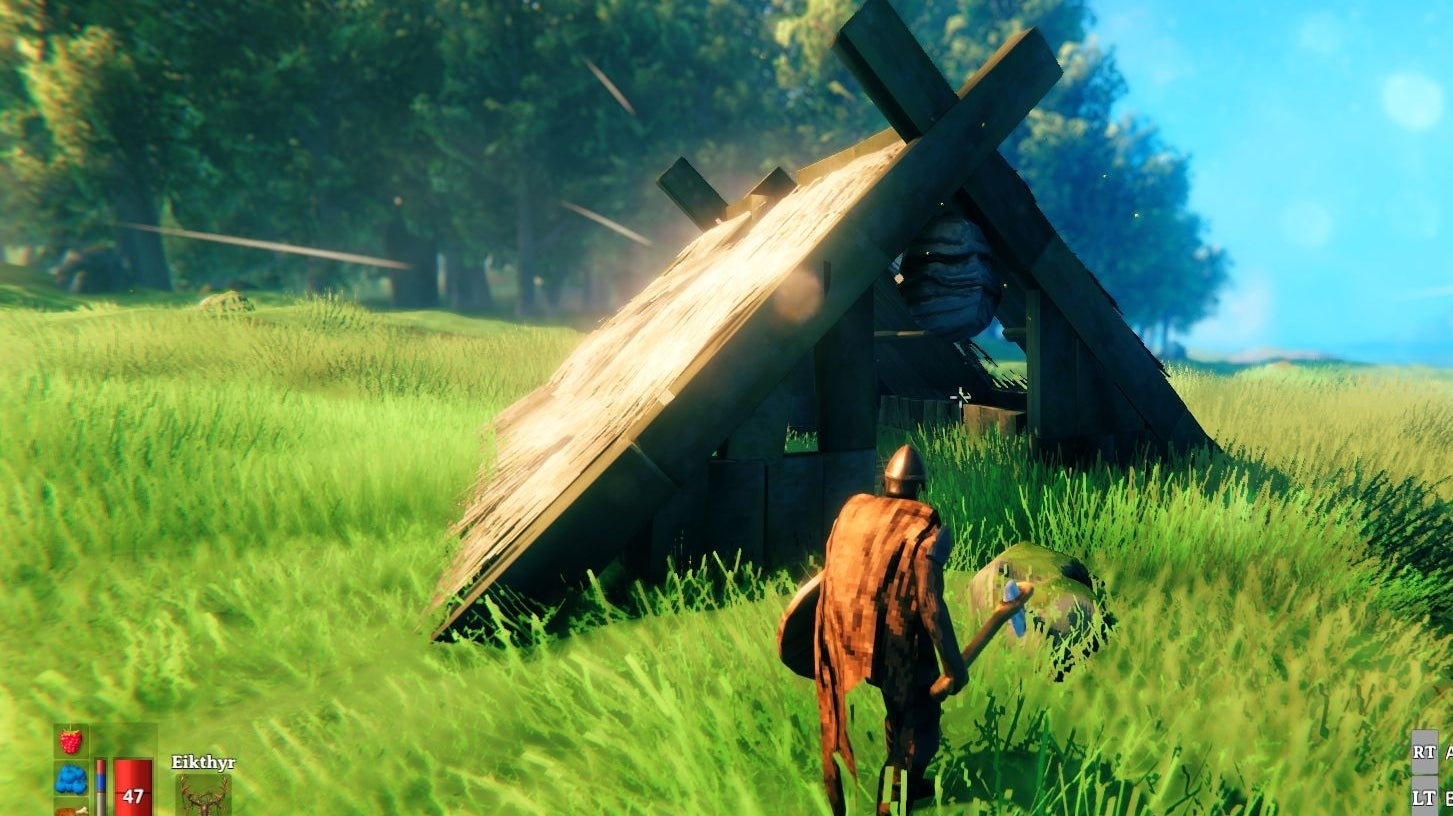The height and width of the screenshot is (816, 1453).
Task: Click the crosshair inside the shelter doorway
Action: point(960,396)
